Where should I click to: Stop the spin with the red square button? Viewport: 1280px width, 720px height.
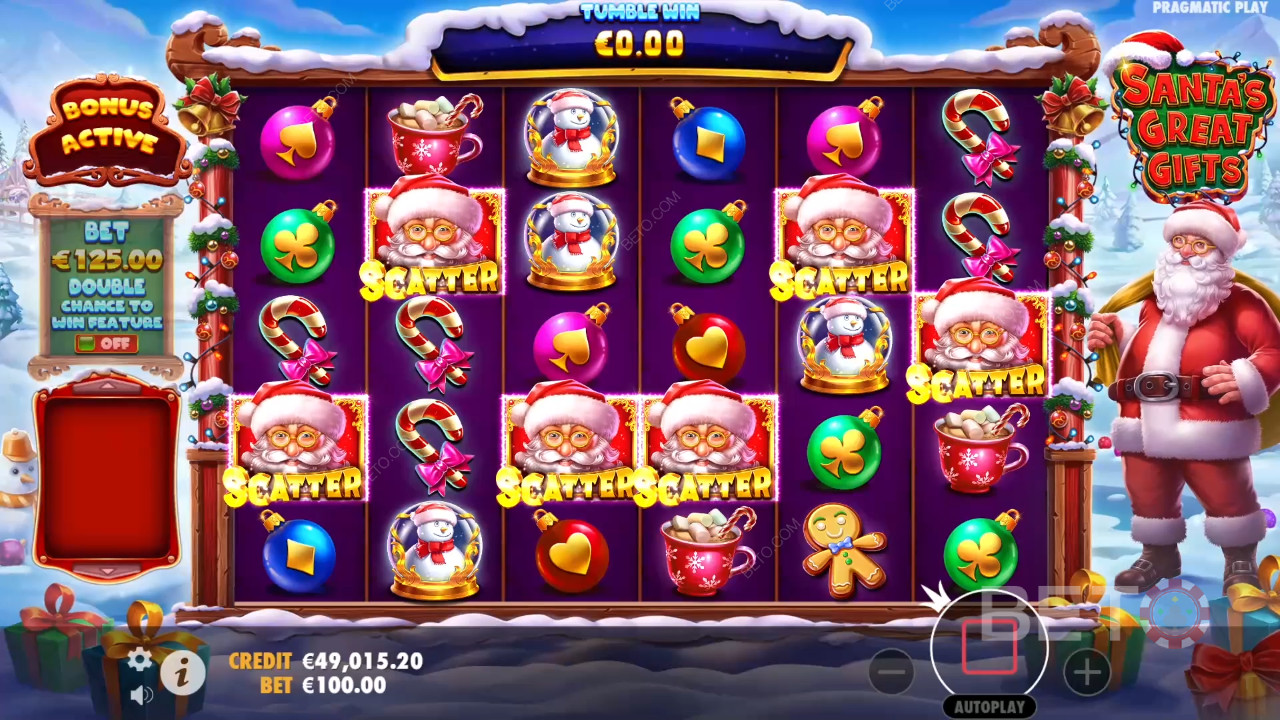click(x=989, y=648)
